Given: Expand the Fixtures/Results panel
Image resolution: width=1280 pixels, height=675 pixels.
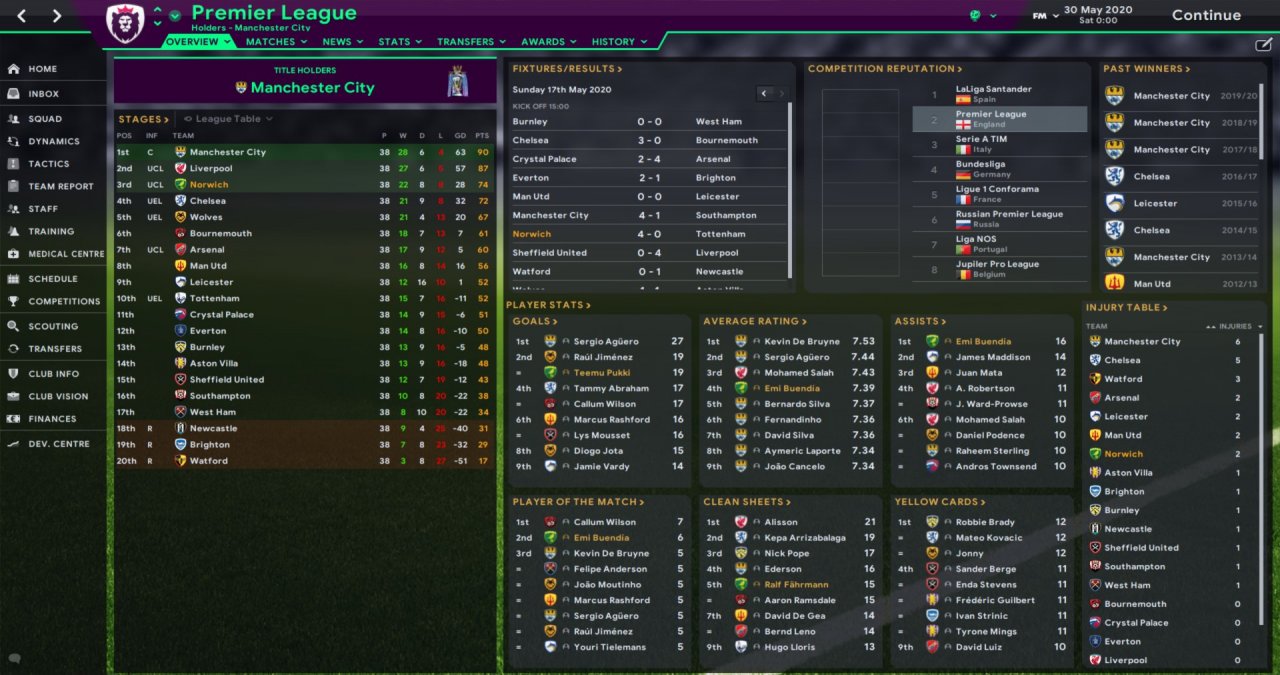Looking at the screenshot, I should 566,69.
